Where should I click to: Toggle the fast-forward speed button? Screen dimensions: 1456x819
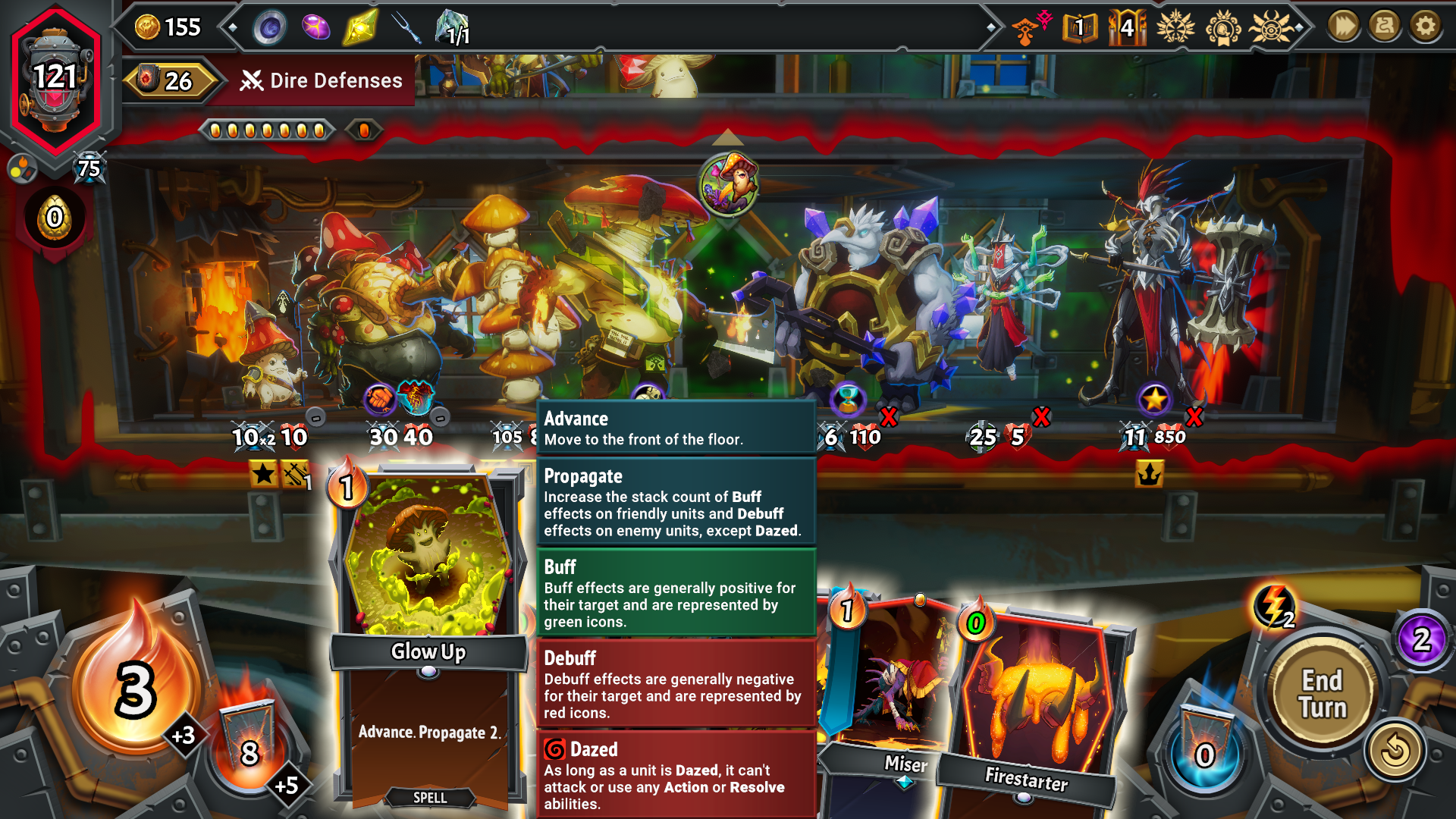pyautogui.click(x=1343, y=27)
